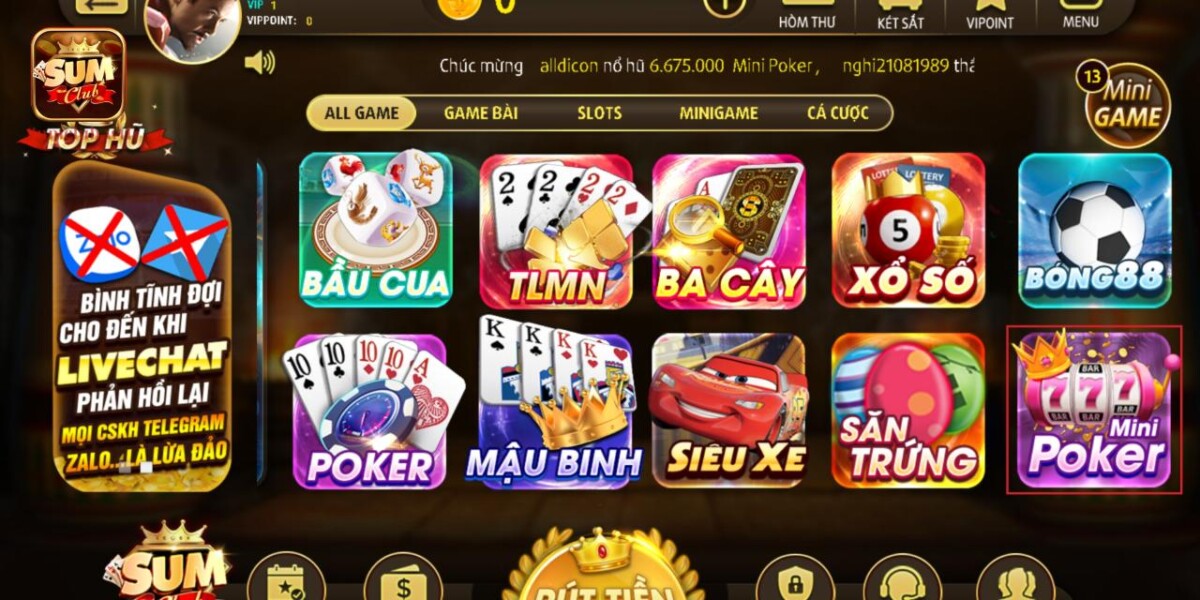Select the Bóng88 football tile

point(1095,230)
